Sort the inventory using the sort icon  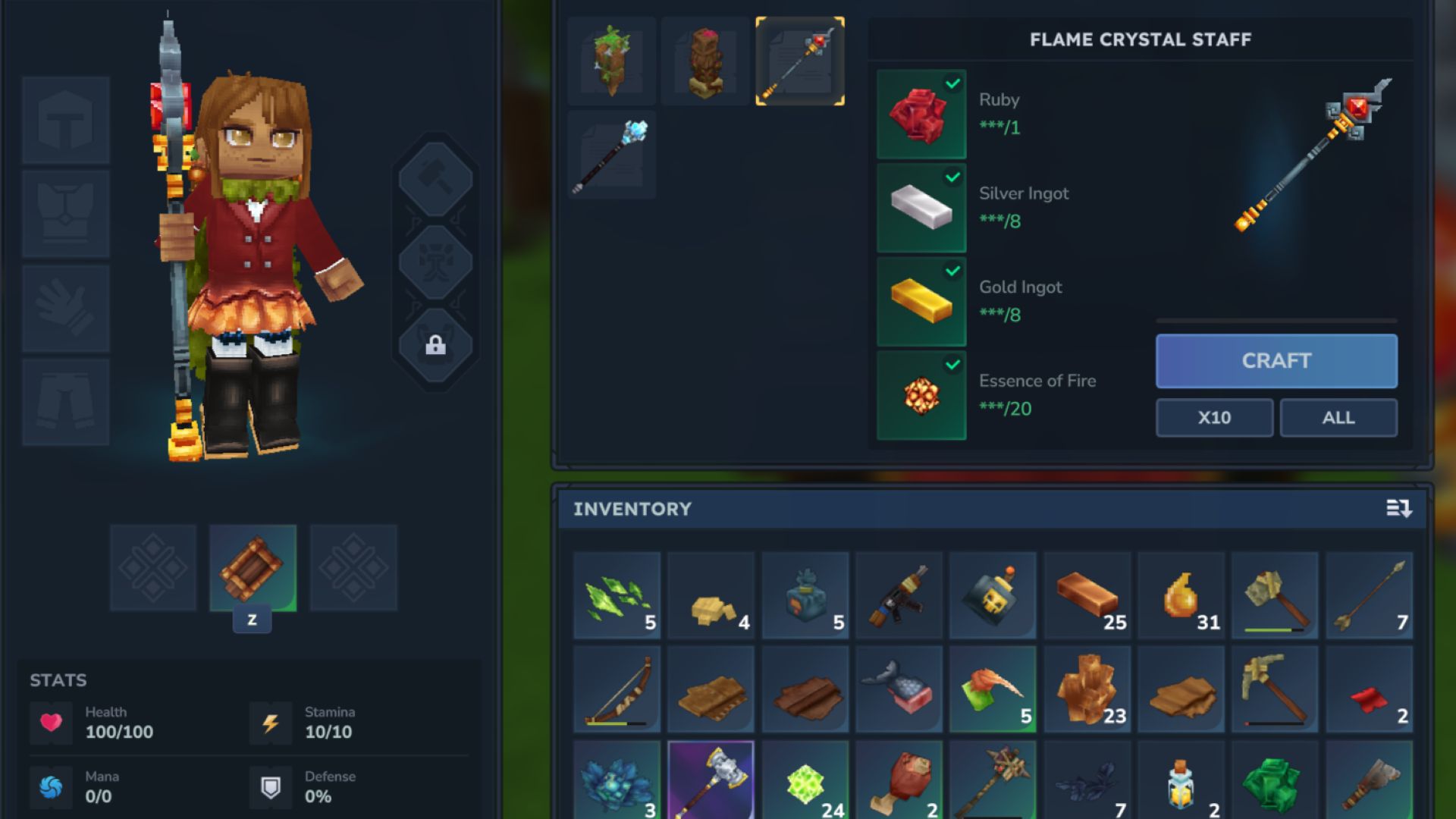point(1398,509)
